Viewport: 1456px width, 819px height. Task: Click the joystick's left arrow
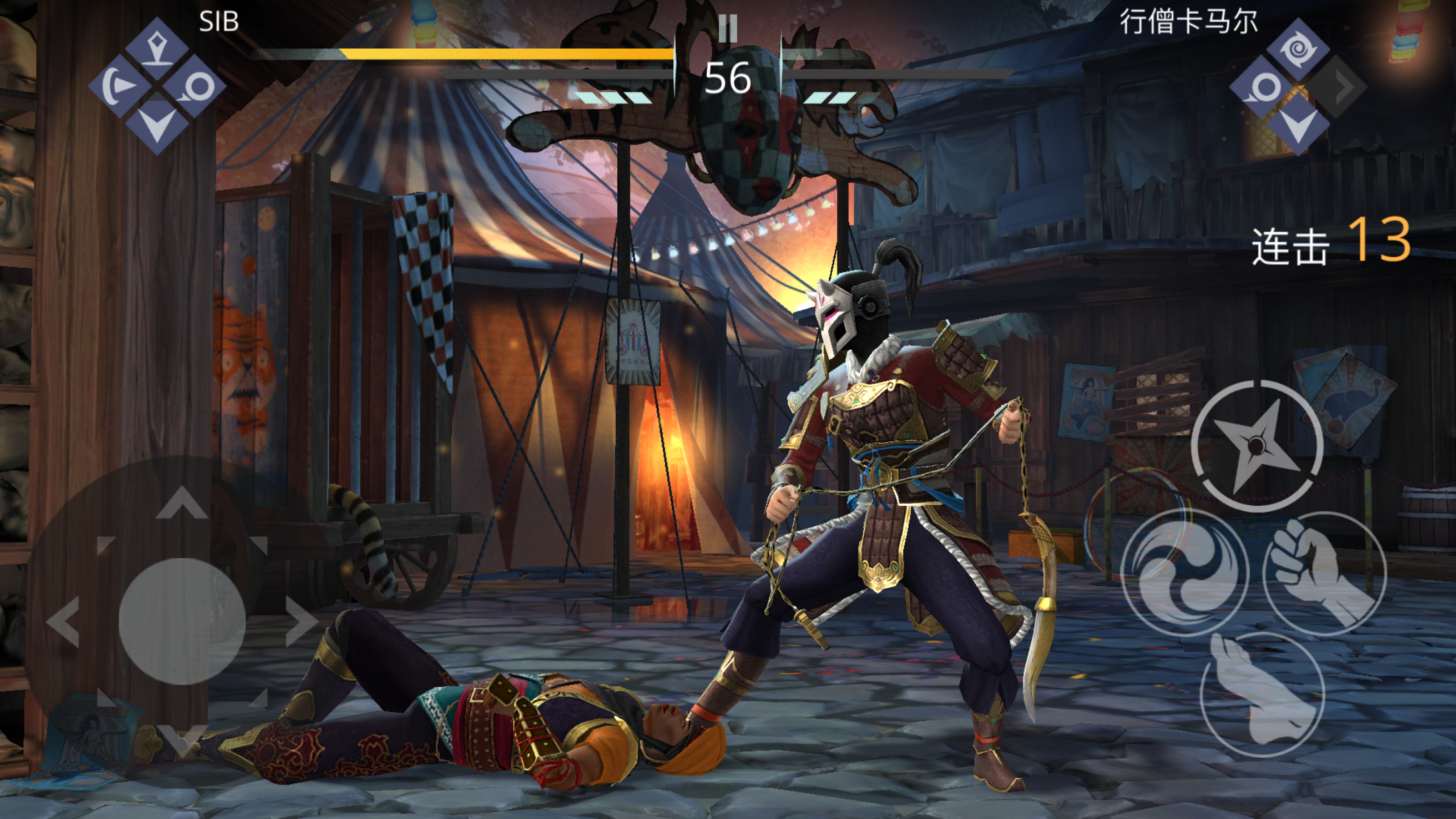pos(64,621)
